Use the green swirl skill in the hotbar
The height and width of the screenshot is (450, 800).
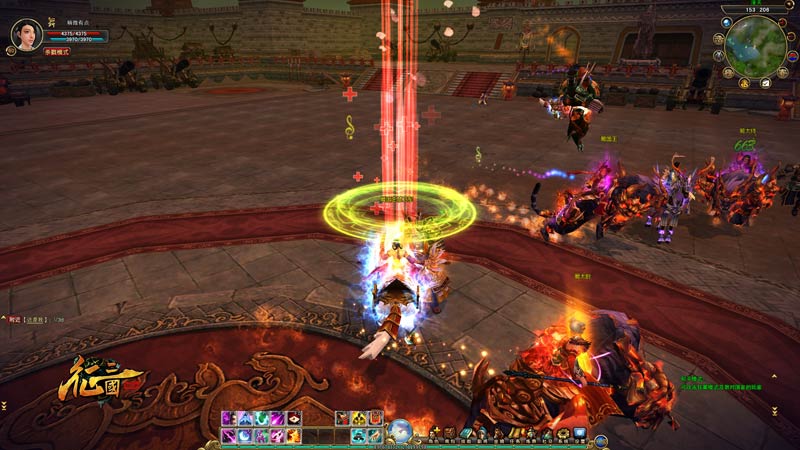pos(261,418)
